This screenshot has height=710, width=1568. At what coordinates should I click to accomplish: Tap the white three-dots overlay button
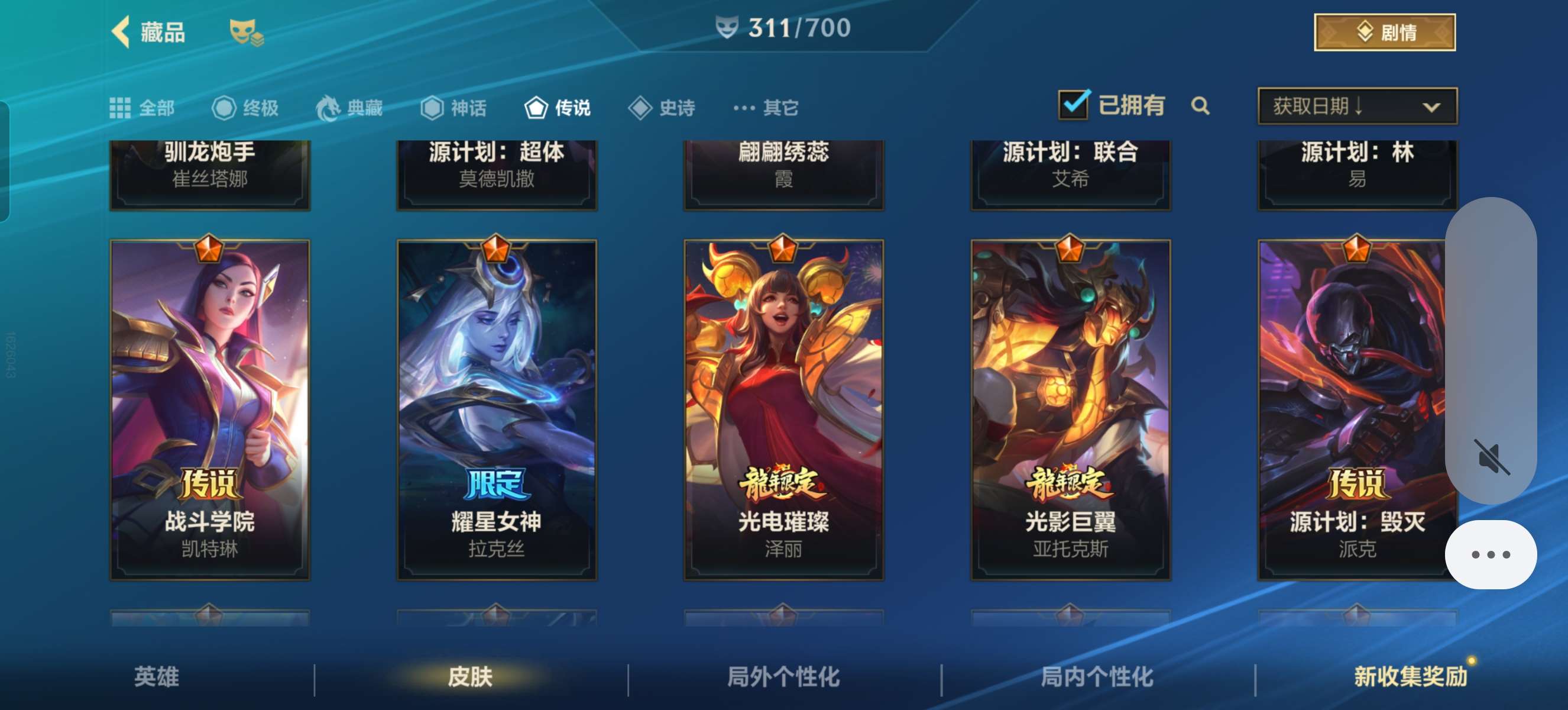pos(1490,554)
